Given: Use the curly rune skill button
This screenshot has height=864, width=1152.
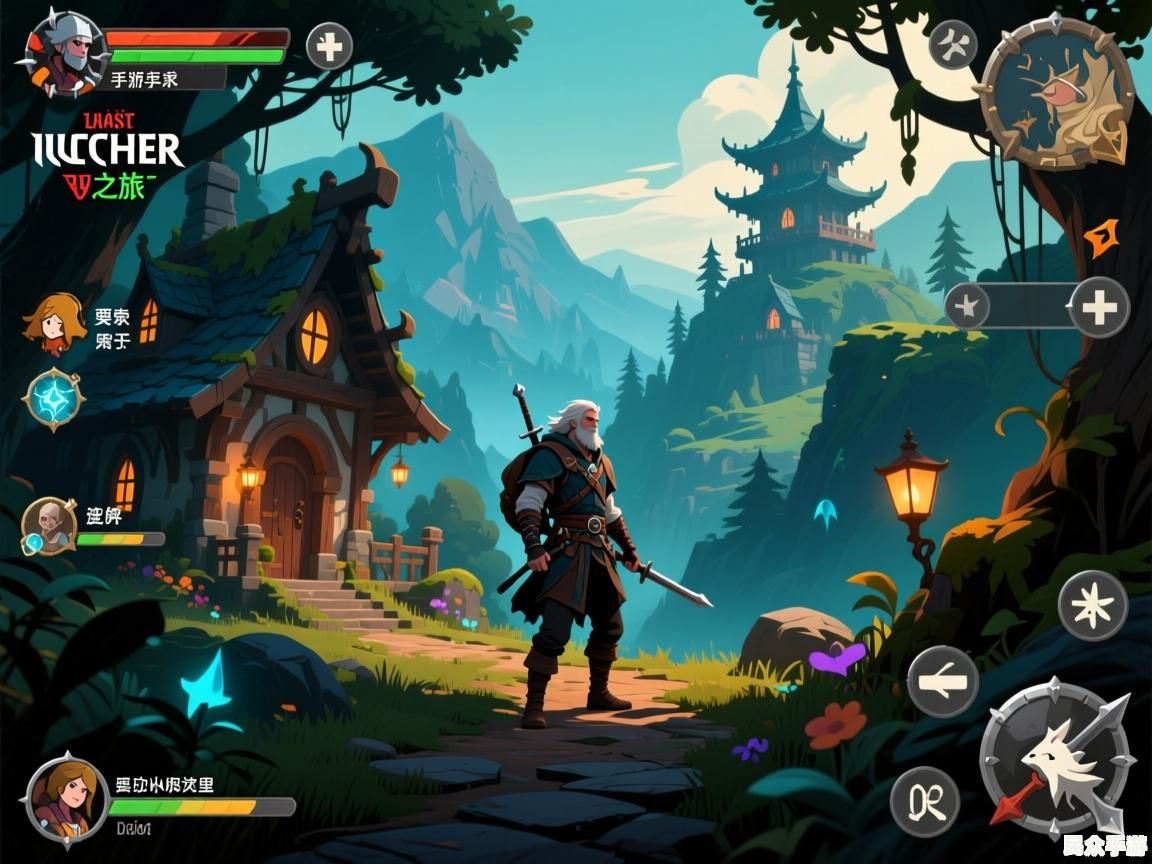Looking at the screenshot, I should tap(925, 801).
